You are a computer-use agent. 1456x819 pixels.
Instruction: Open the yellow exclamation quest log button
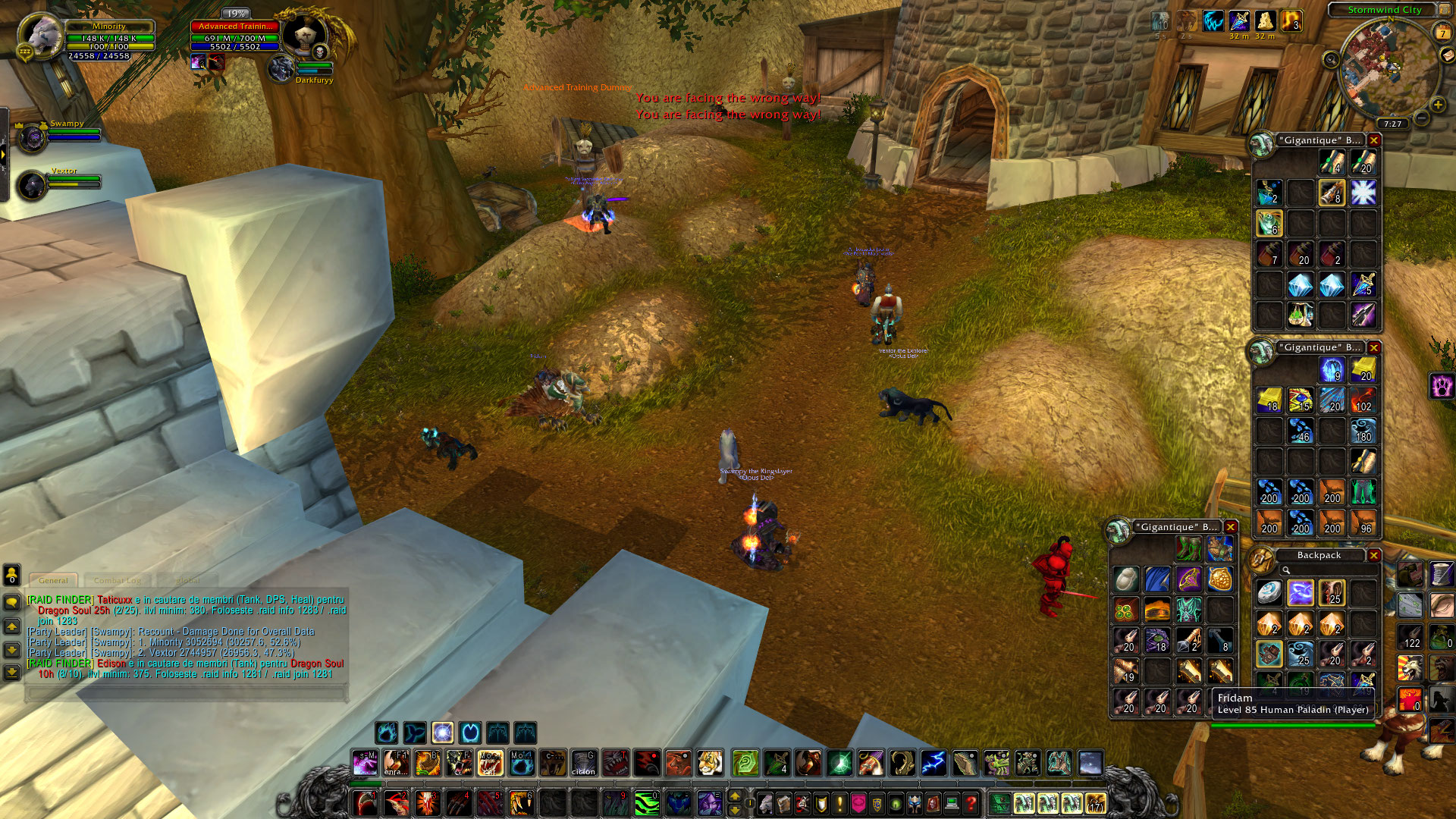click(839, 803)
